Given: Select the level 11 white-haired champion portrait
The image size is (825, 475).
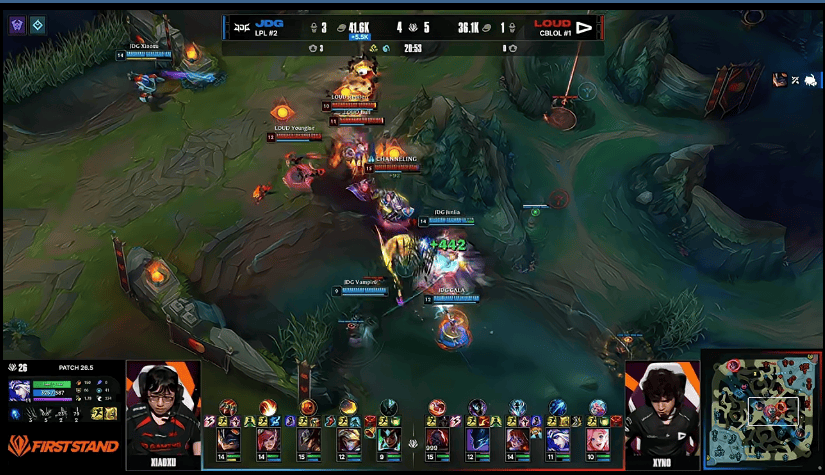Looking at the screenshot, I should tap(558, 439).
